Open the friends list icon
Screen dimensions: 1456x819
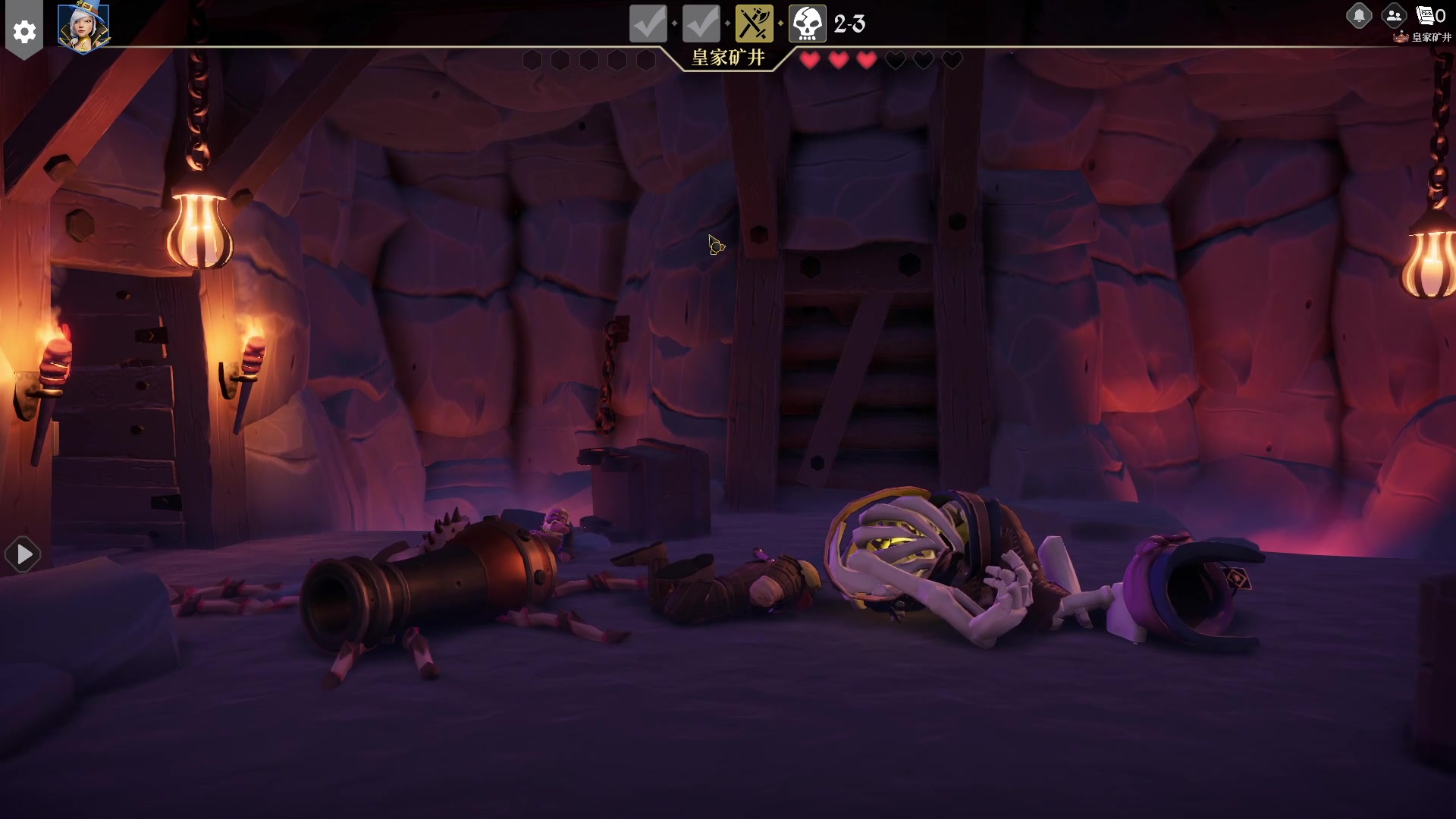tap(1393, 15)
